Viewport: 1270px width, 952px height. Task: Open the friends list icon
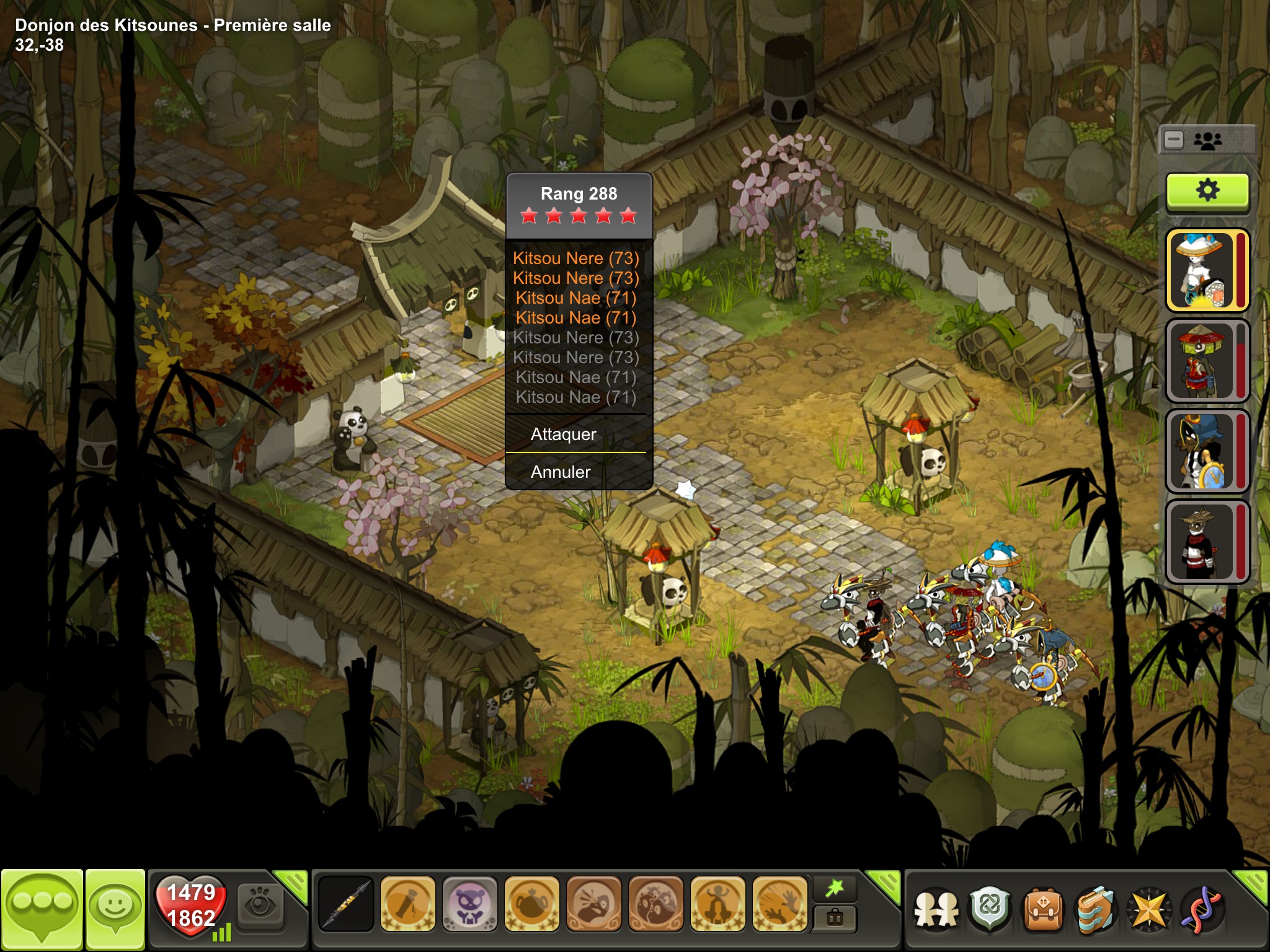[x=936, y=910]
